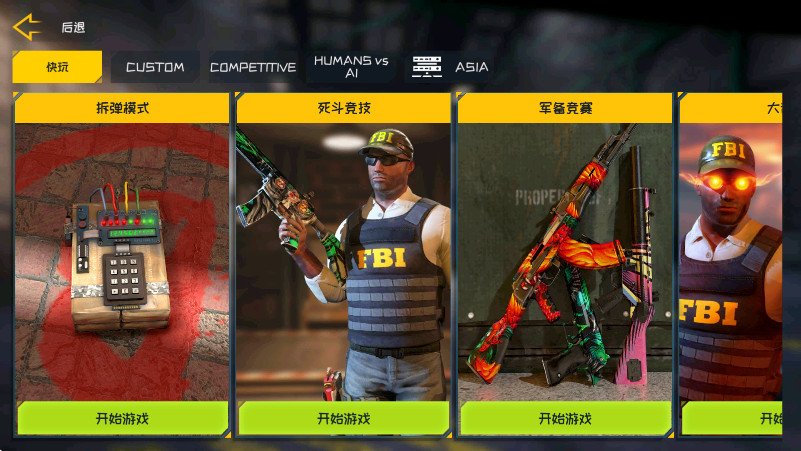801x451 pixels.
Task: Open the ASIA server region selector
Action: [451, 67]
